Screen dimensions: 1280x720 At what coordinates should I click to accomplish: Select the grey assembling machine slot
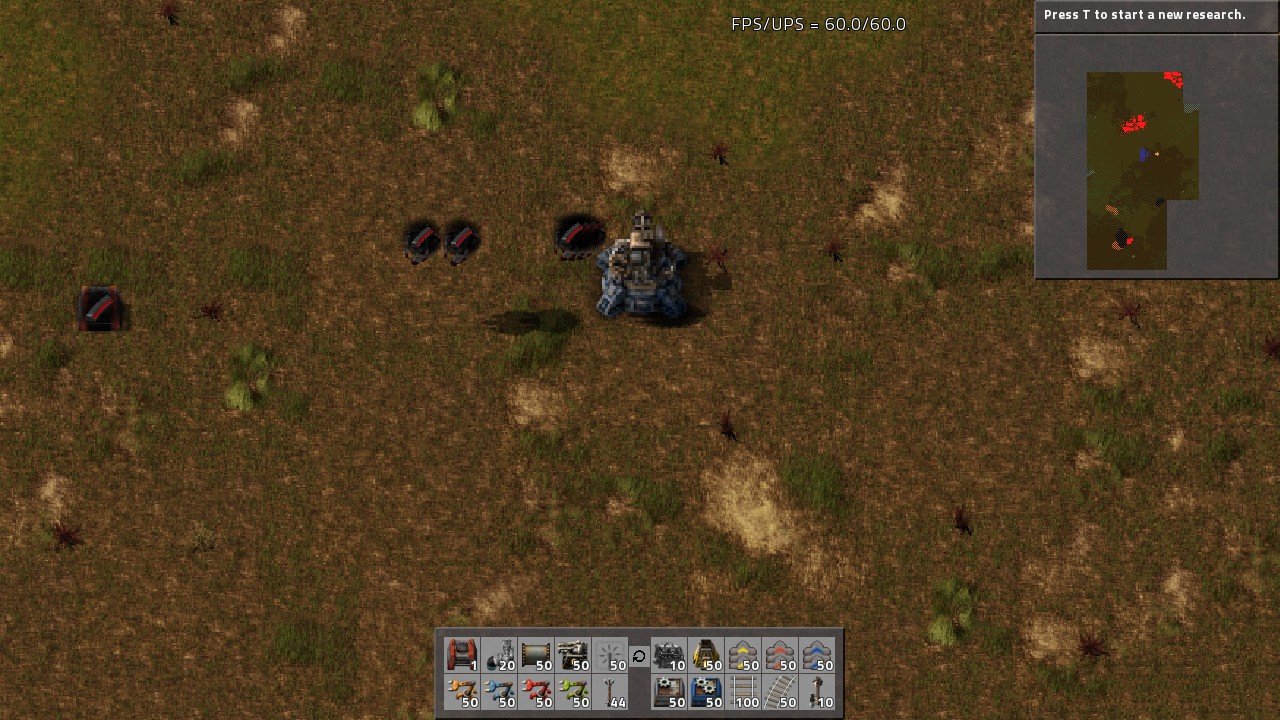pyautogui.click(x=668, y=692)
